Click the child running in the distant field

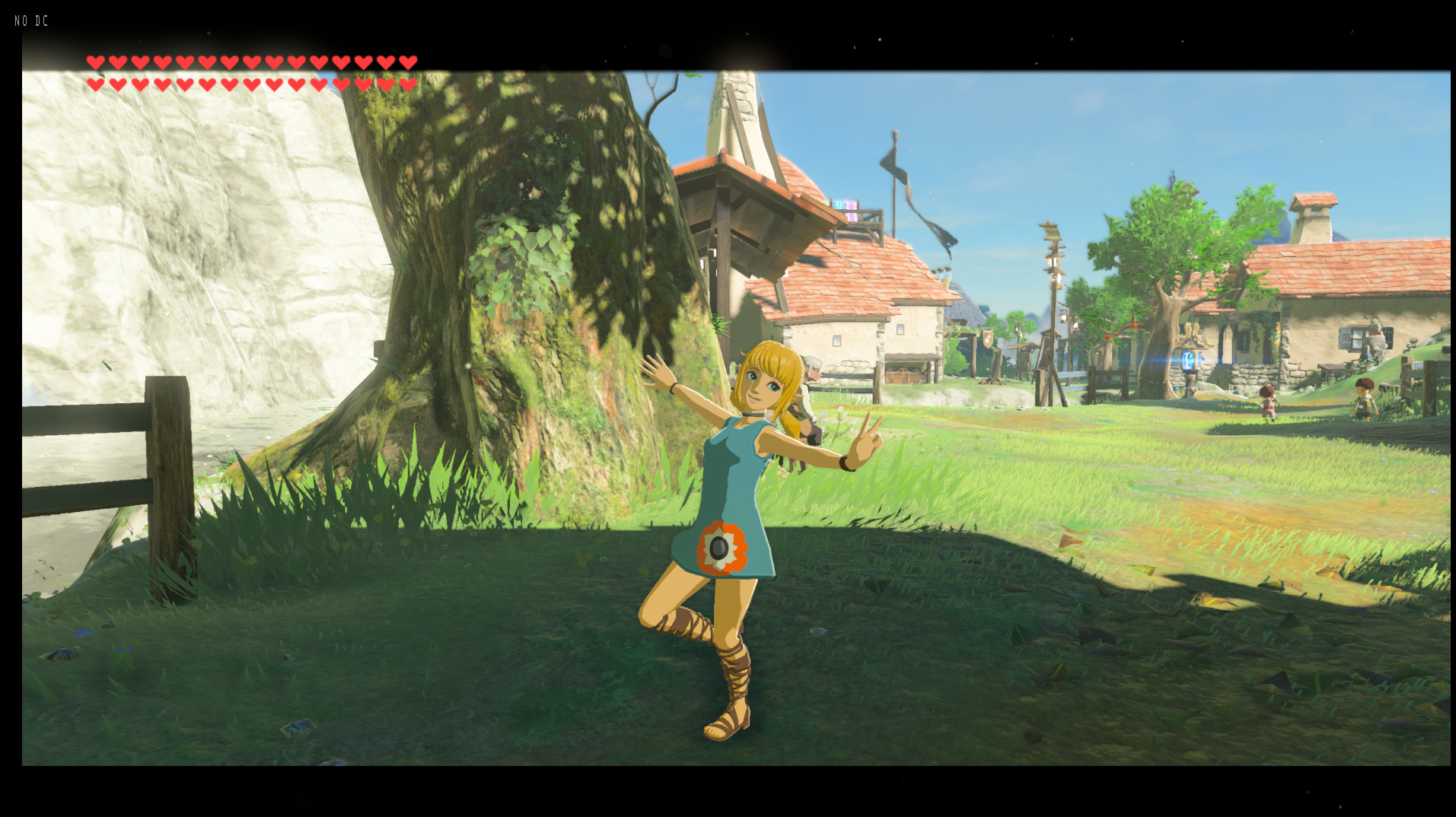tap(1267, 403)
